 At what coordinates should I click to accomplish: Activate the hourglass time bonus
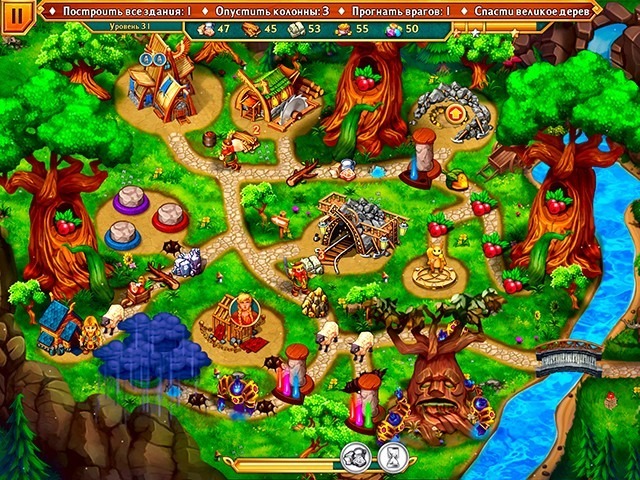coord(393,457)
